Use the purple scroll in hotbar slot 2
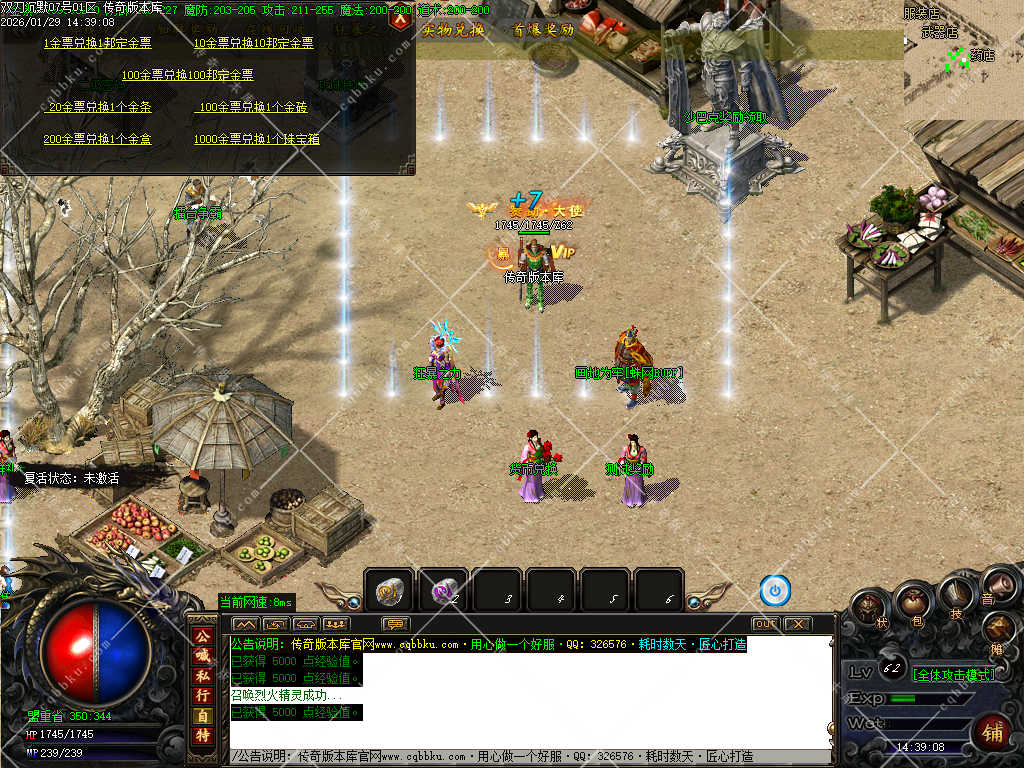This screenshot has width=1024, height=768. point(442,591)
